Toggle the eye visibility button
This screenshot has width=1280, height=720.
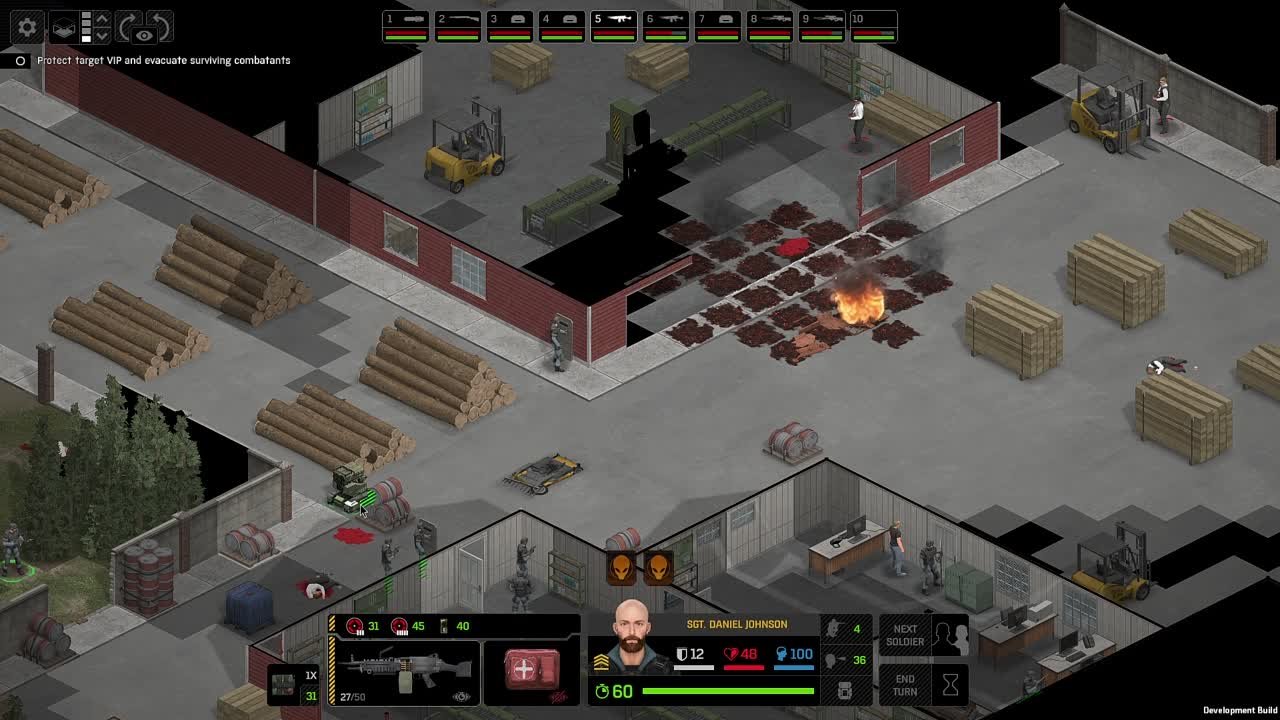144,36
